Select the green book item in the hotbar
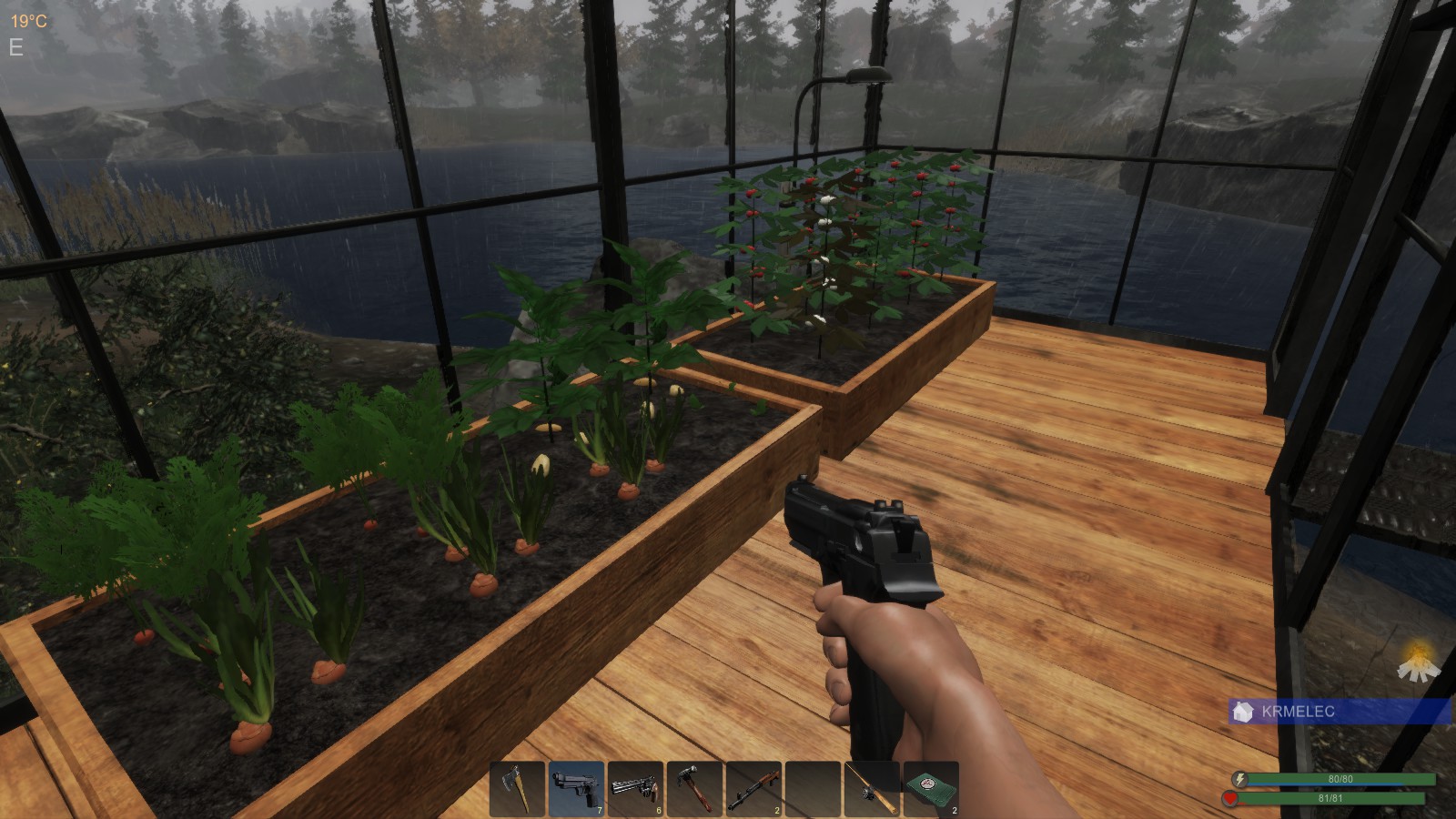Screen dimensions: 1456x819 pos(930,787)
